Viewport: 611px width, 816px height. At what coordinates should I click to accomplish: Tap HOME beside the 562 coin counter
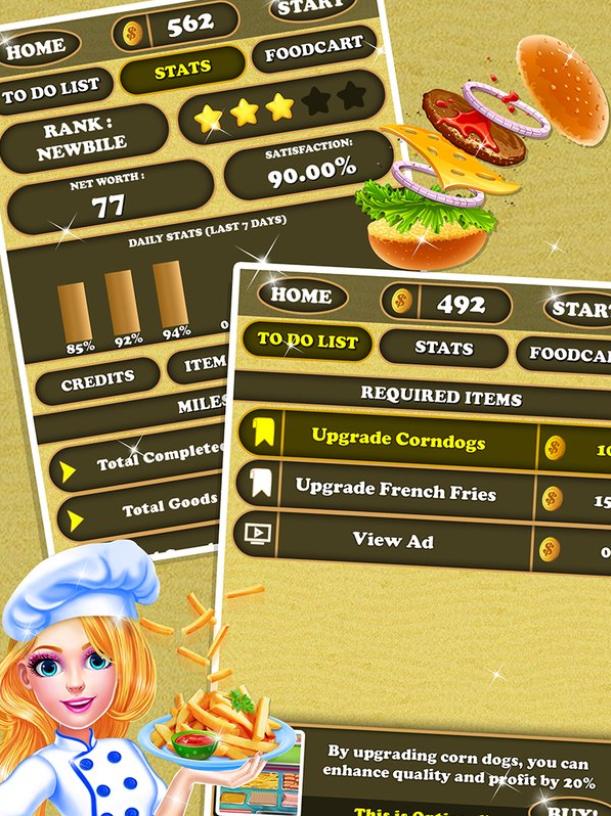[x=35, y=47]
